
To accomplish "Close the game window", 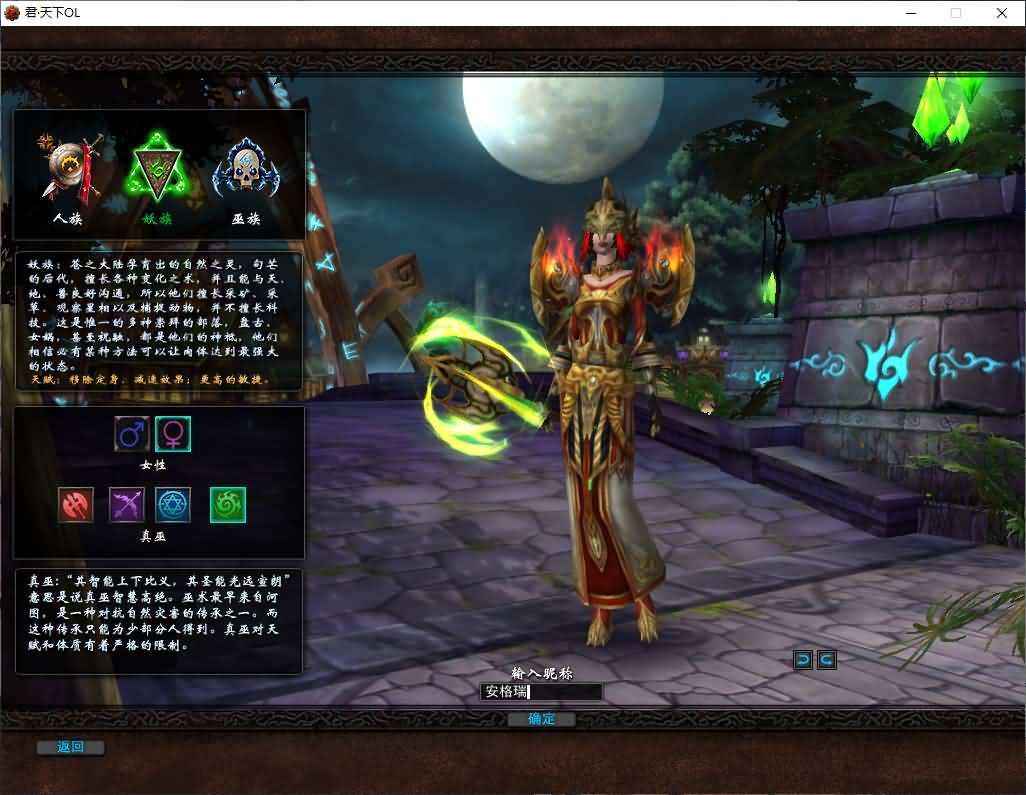I will click(1002, 13).
